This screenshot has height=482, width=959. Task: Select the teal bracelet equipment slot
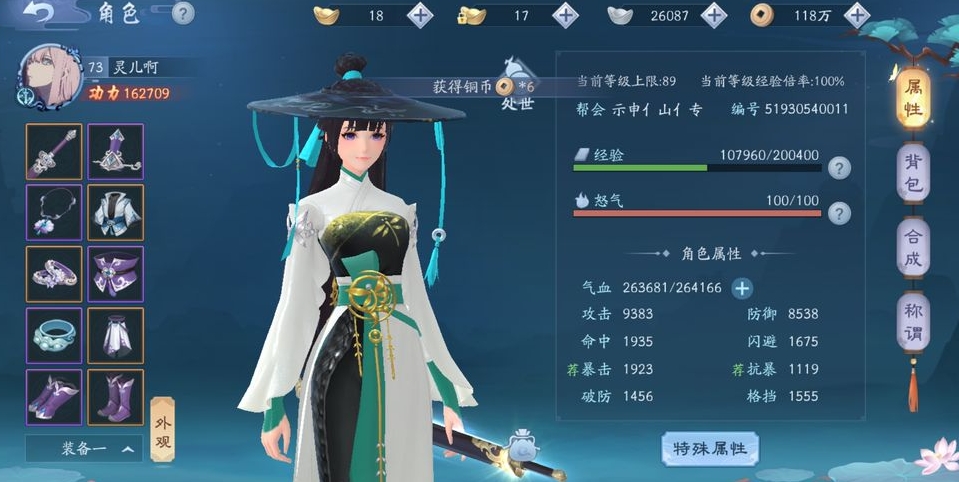tap(54, 335)
